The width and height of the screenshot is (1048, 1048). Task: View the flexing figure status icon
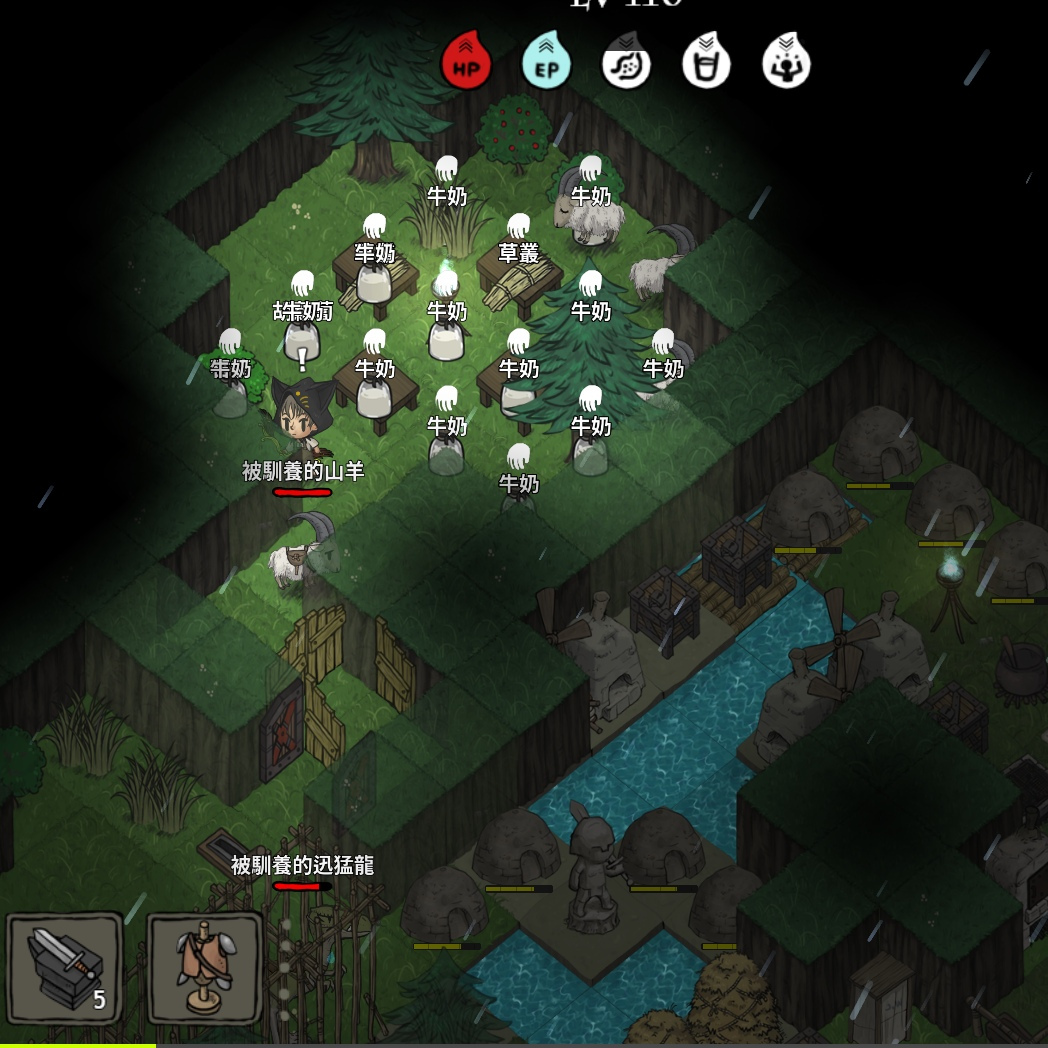[786, 63]
